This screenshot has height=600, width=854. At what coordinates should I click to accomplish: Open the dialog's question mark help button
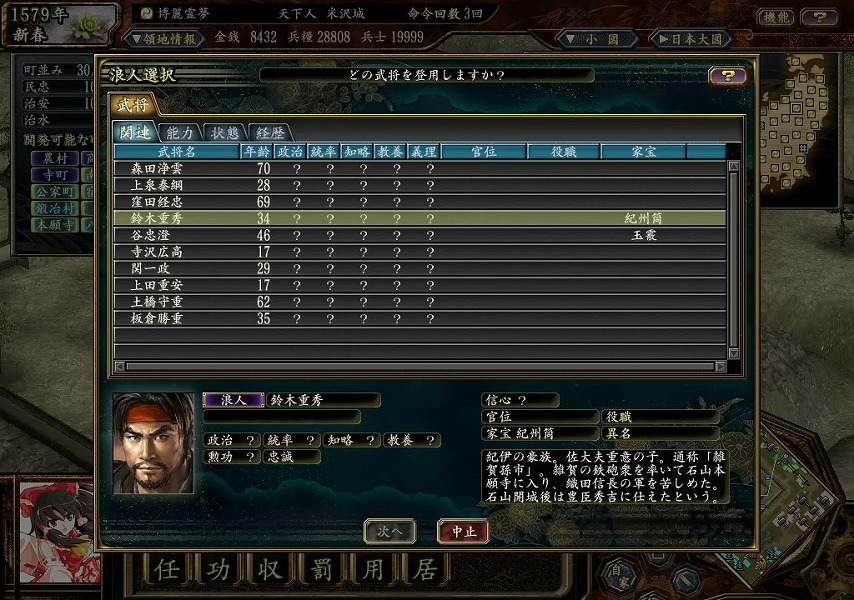click(727, 76)
